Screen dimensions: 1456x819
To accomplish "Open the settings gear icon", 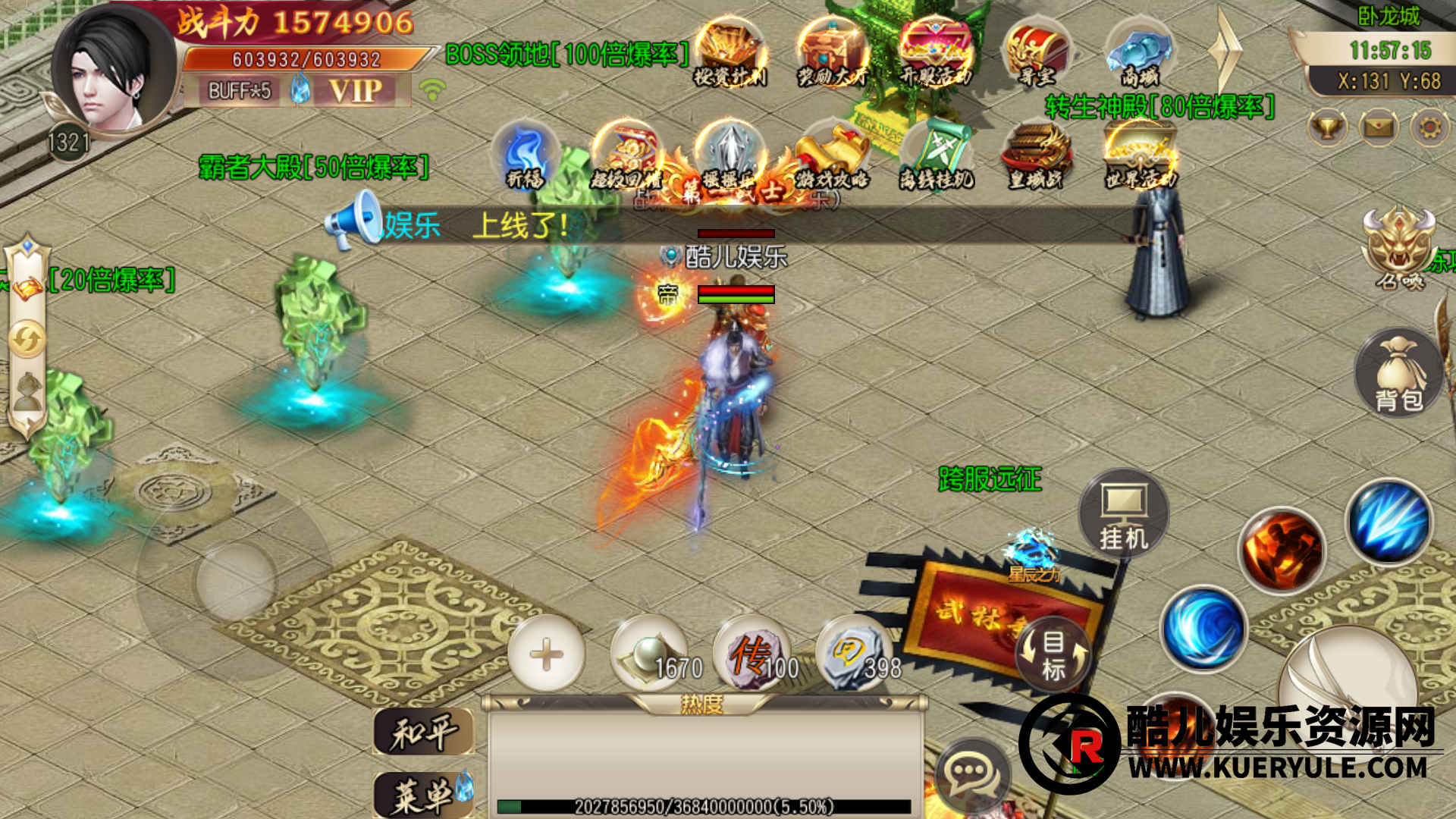I will click(1429, 127).
